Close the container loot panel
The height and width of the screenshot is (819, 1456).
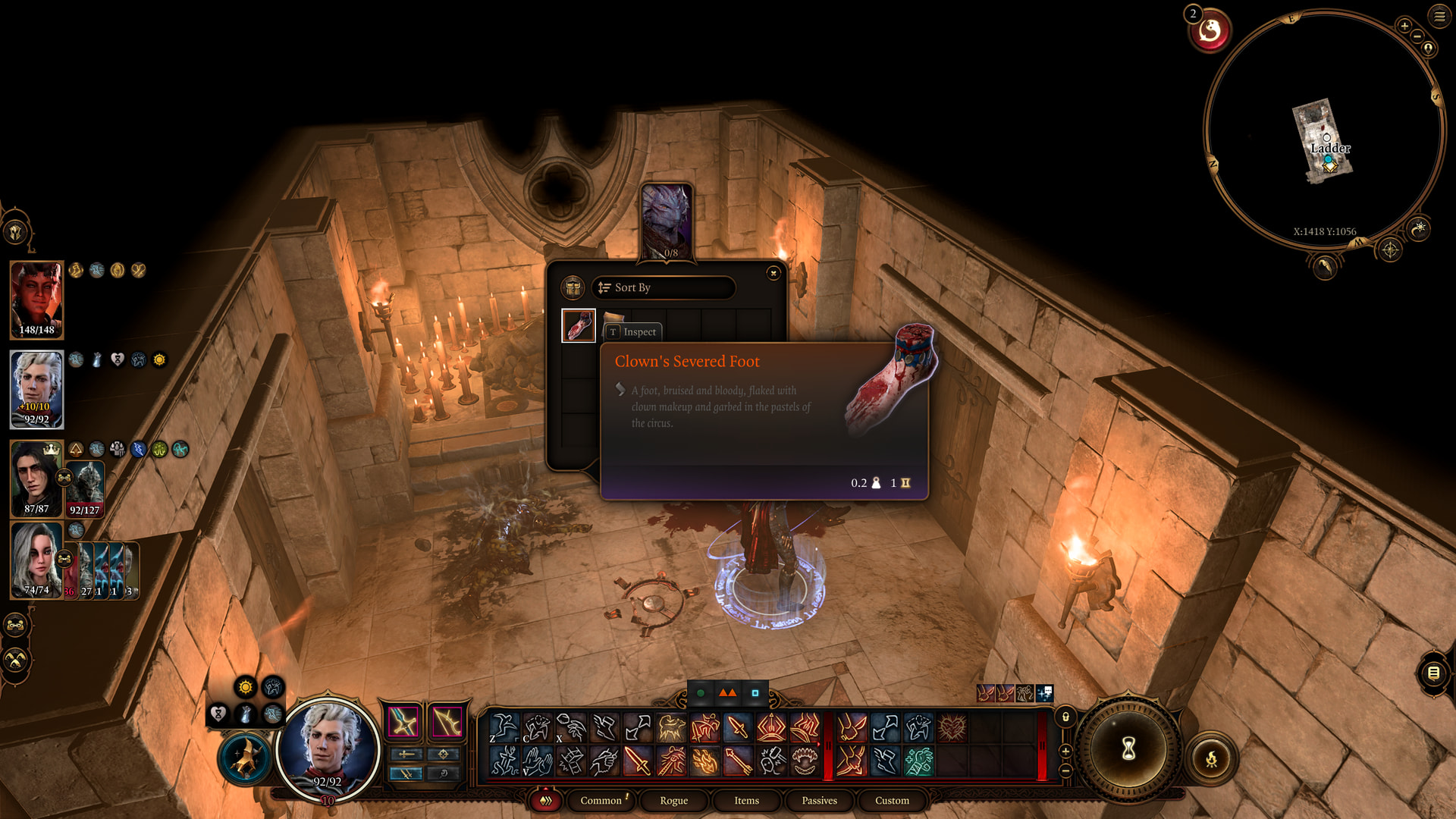[x=773, y=273]
